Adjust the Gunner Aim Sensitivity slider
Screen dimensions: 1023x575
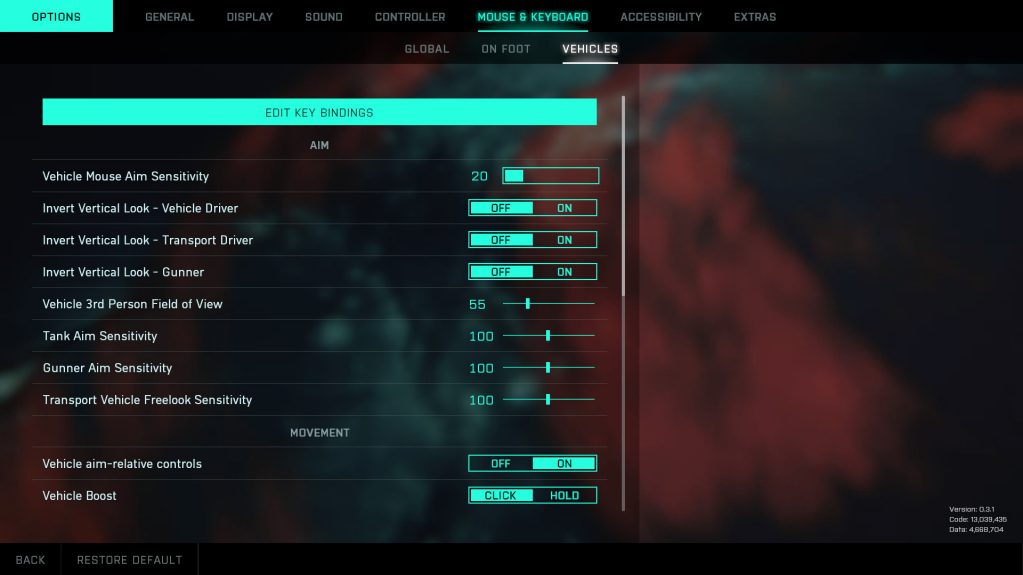(548, 368)
